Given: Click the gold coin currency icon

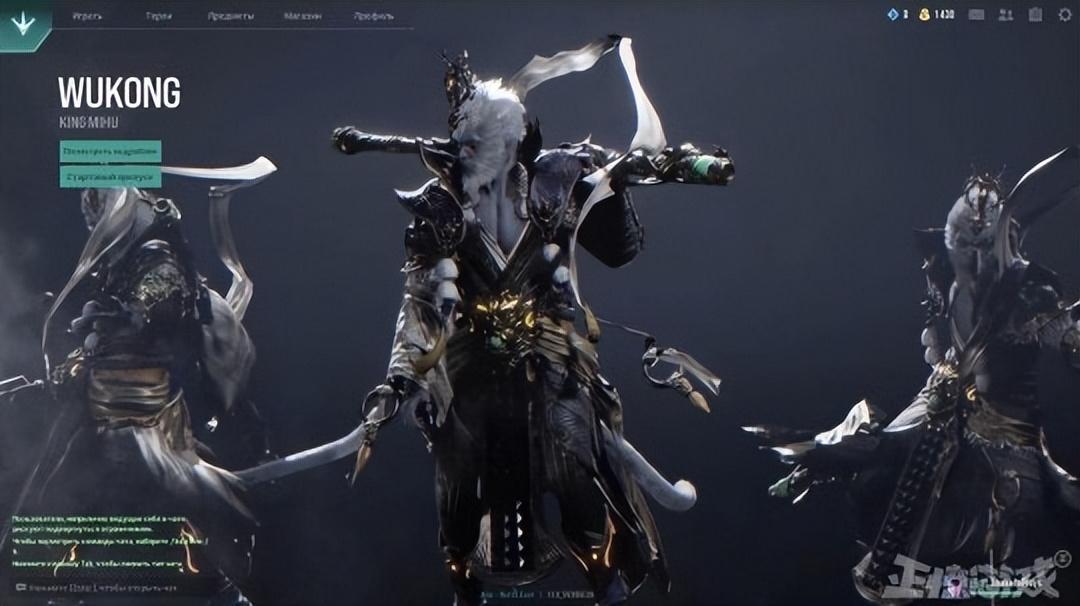Looking at the screenshot, I should [924, 15].
